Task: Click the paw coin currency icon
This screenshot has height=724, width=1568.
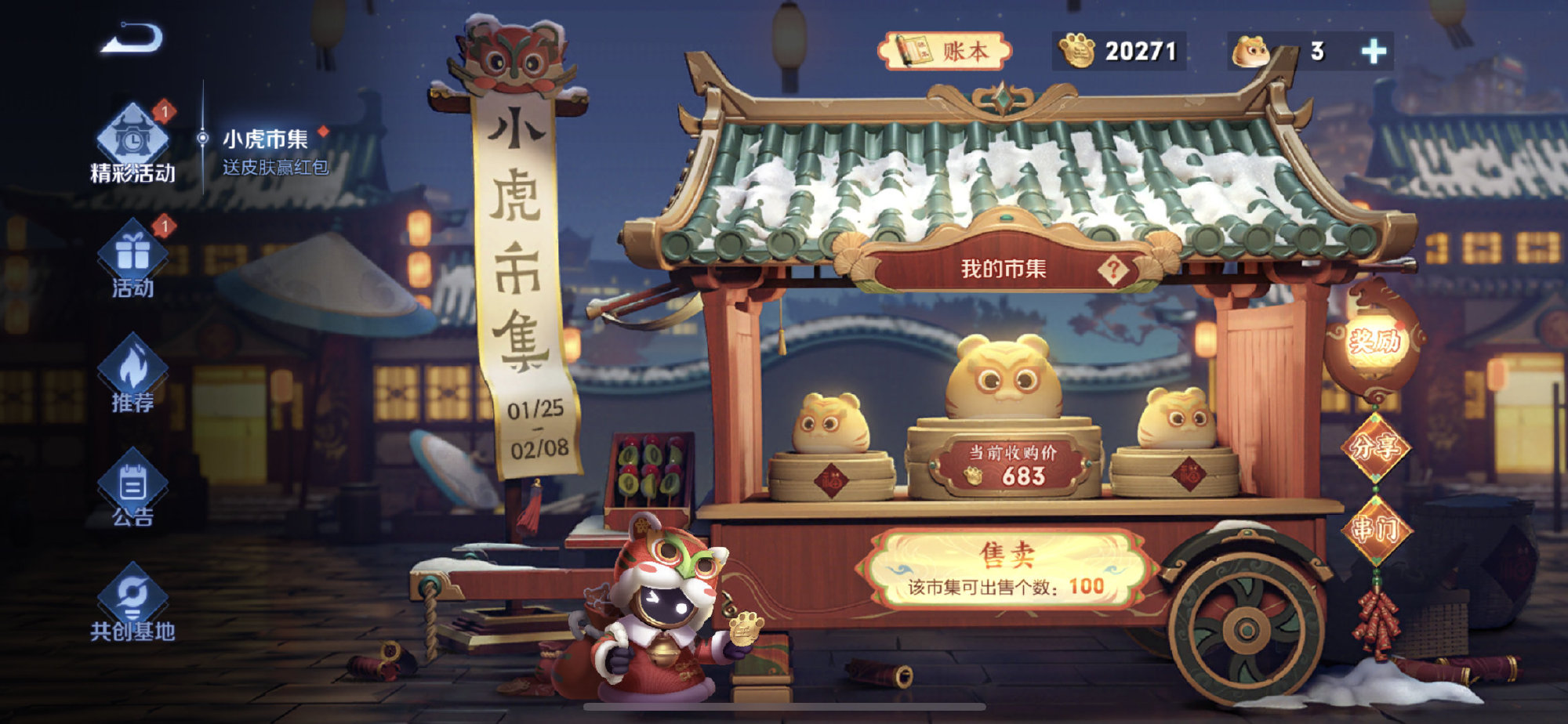Action: [x=1076, y=51]
